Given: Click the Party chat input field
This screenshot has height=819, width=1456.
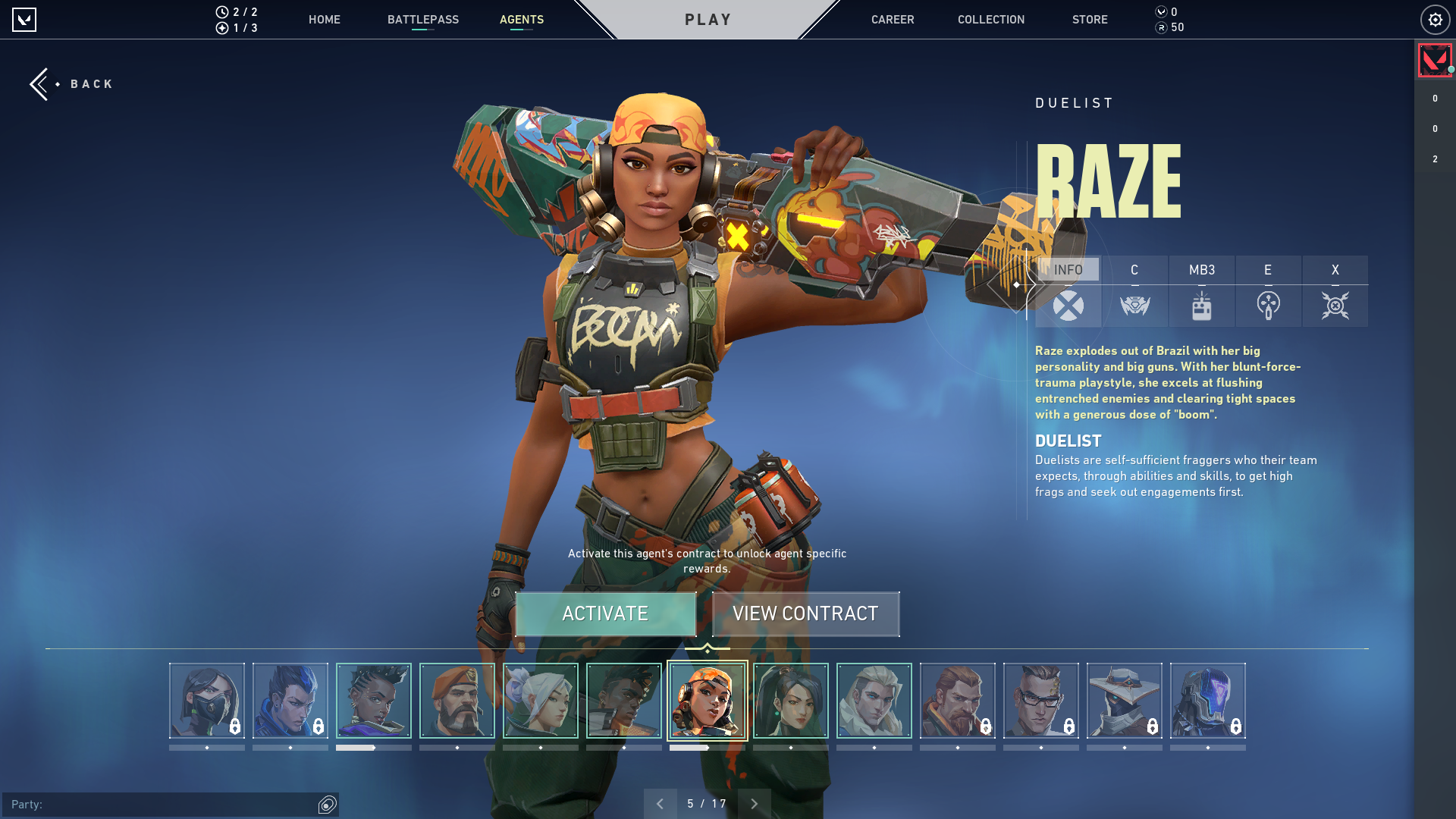Looking at the screenshot, I should tap(159, 804).
